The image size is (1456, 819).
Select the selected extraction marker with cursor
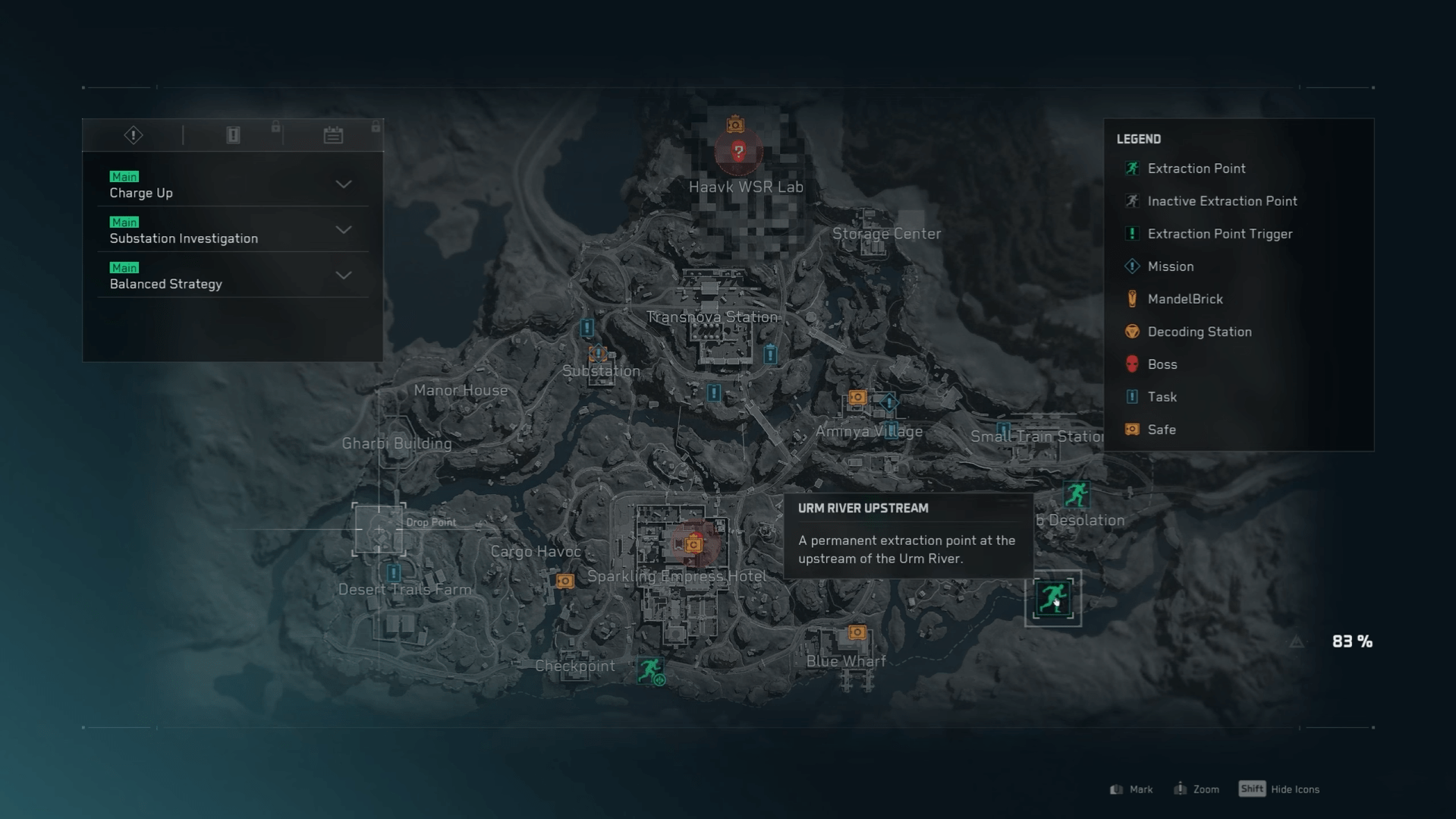coord(1053,598)
